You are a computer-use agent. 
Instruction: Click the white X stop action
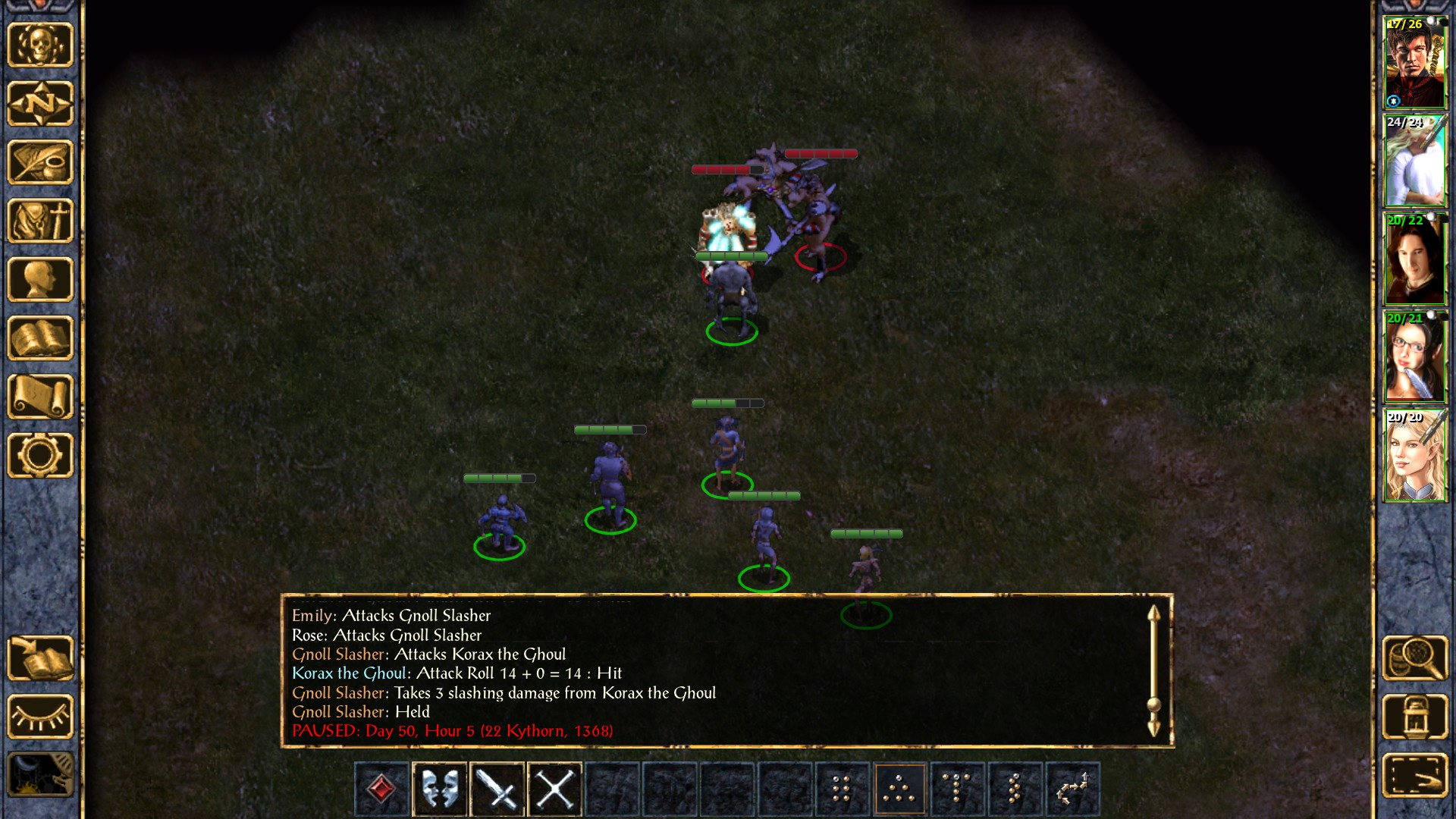(x=555, y=789)
